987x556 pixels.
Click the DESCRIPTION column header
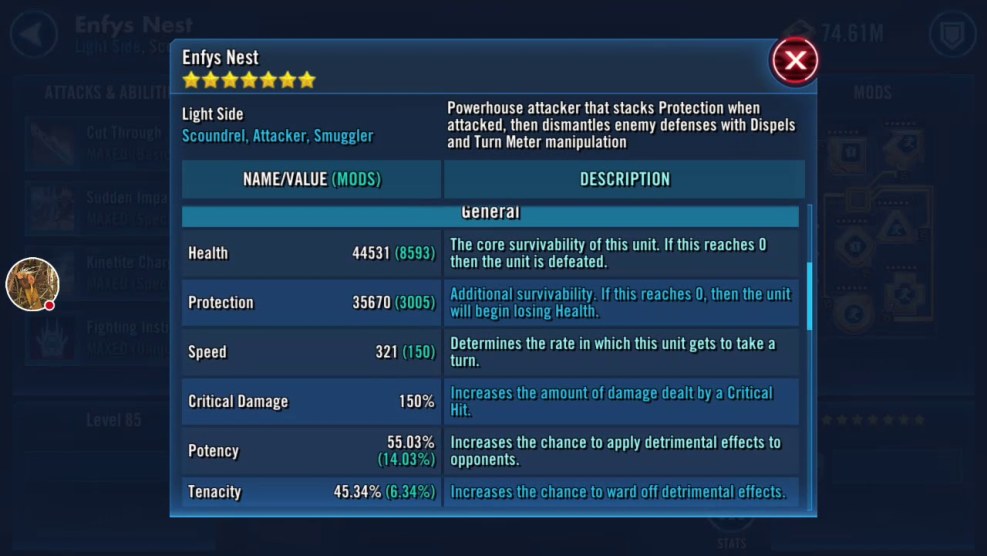[x=624, y=180]
